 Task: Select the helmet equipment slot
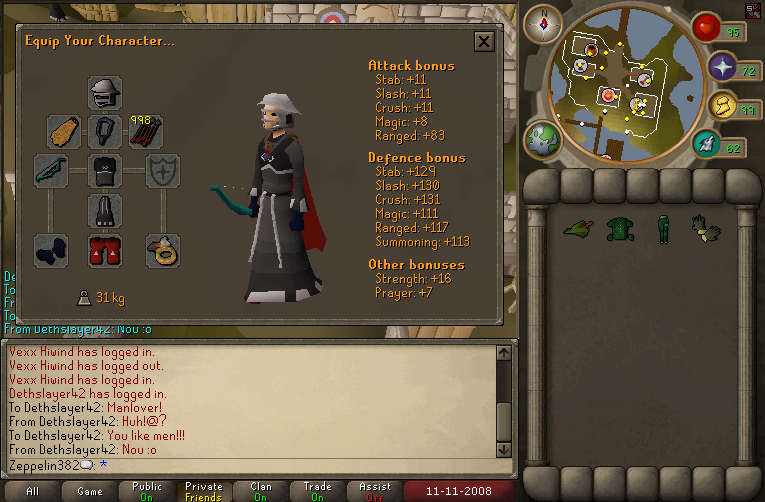click(105, 94)
